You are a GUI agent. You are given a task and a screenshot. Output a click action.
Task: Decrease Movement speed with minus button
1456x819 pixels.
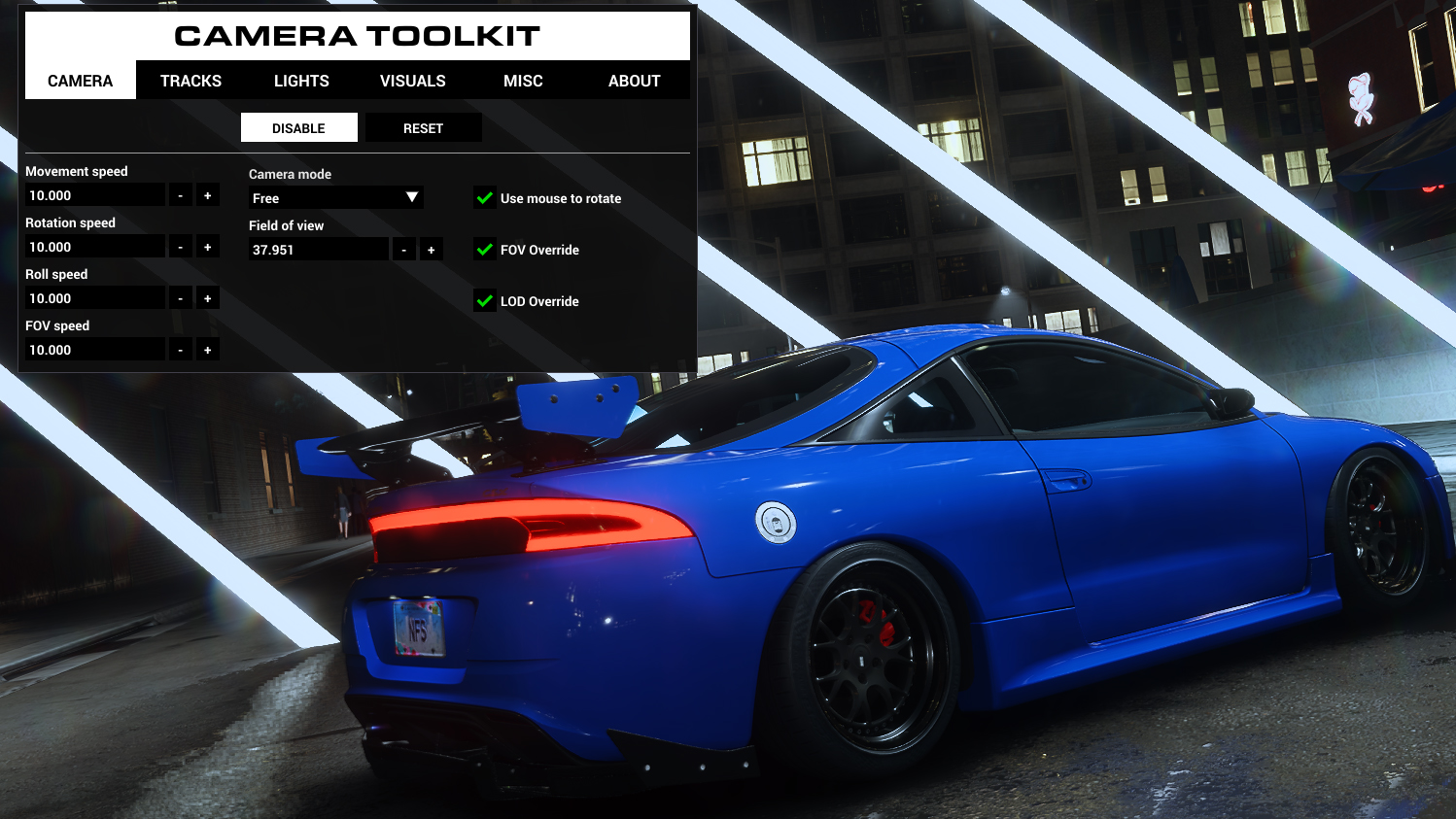(180, 194)
